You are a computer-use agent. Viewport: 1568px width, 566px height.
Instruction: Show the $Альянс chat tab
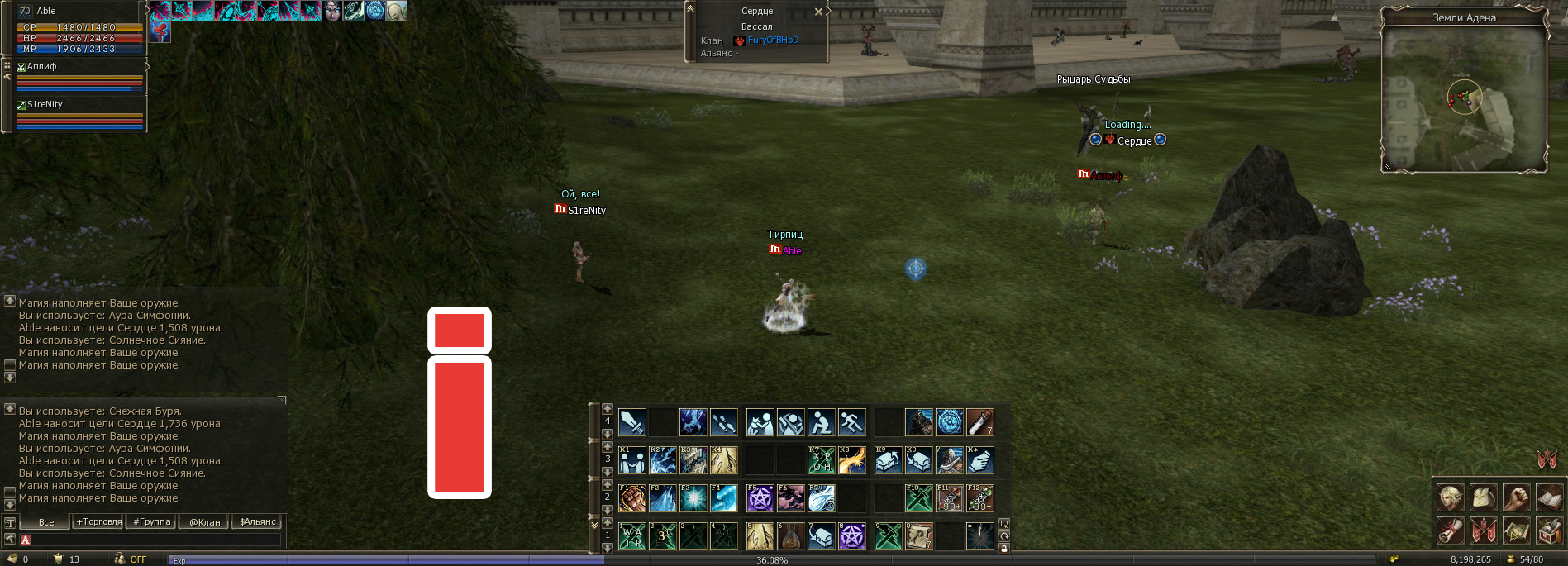point(258,522)
